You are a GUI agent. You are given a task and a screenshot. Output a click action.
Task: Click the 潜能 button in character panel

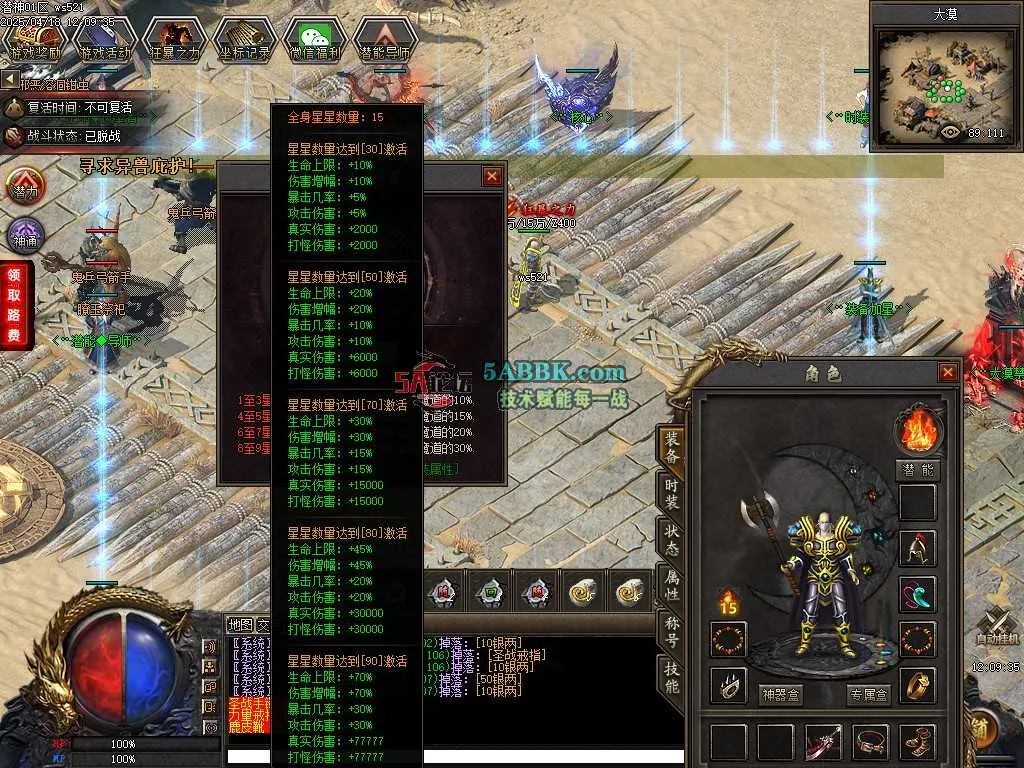(x=917, y=470)
